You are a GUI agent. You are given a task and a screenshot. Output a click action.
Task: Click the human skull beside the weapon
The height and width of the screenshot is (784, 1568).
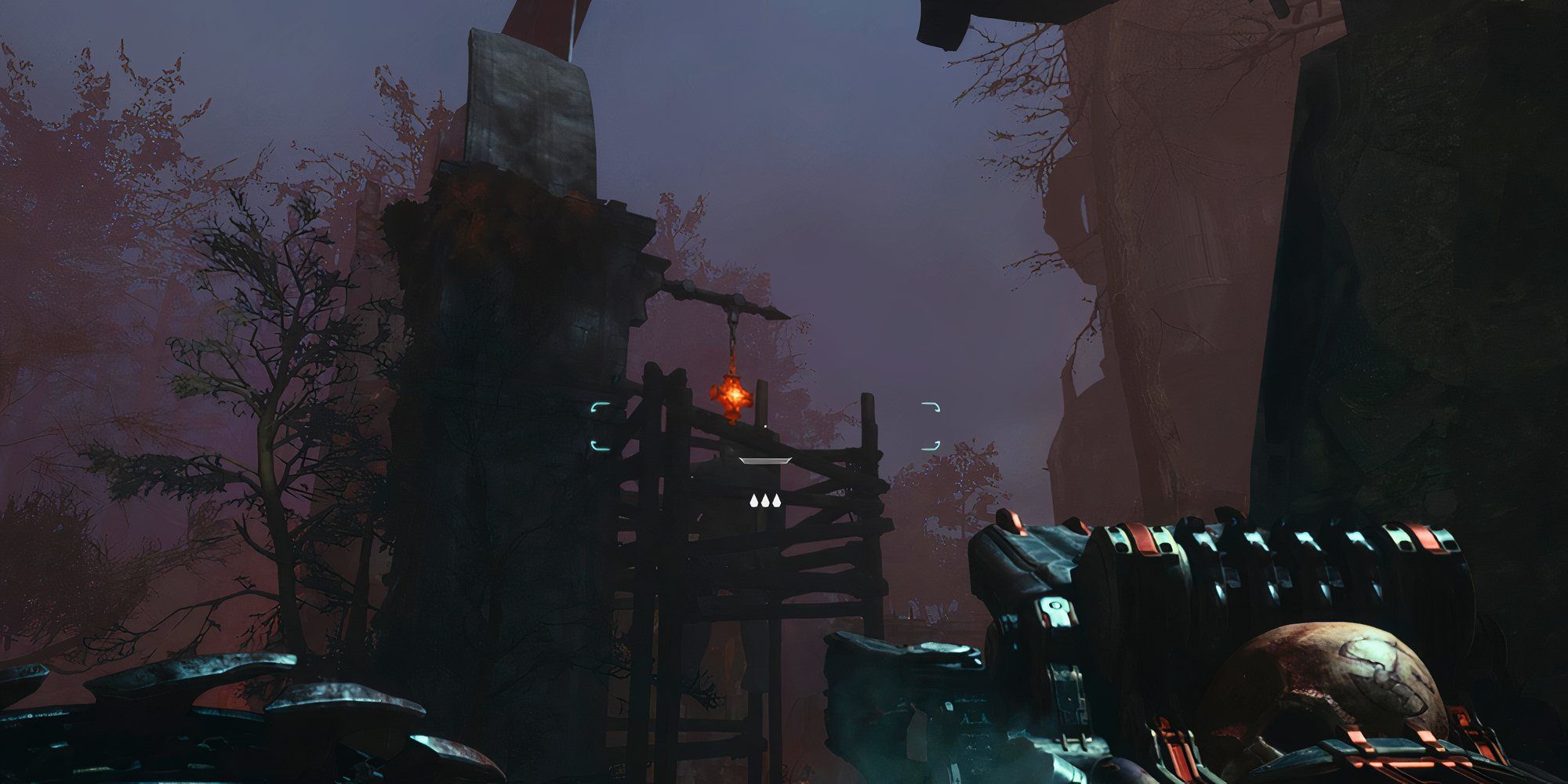click(x=1333, y=671)
